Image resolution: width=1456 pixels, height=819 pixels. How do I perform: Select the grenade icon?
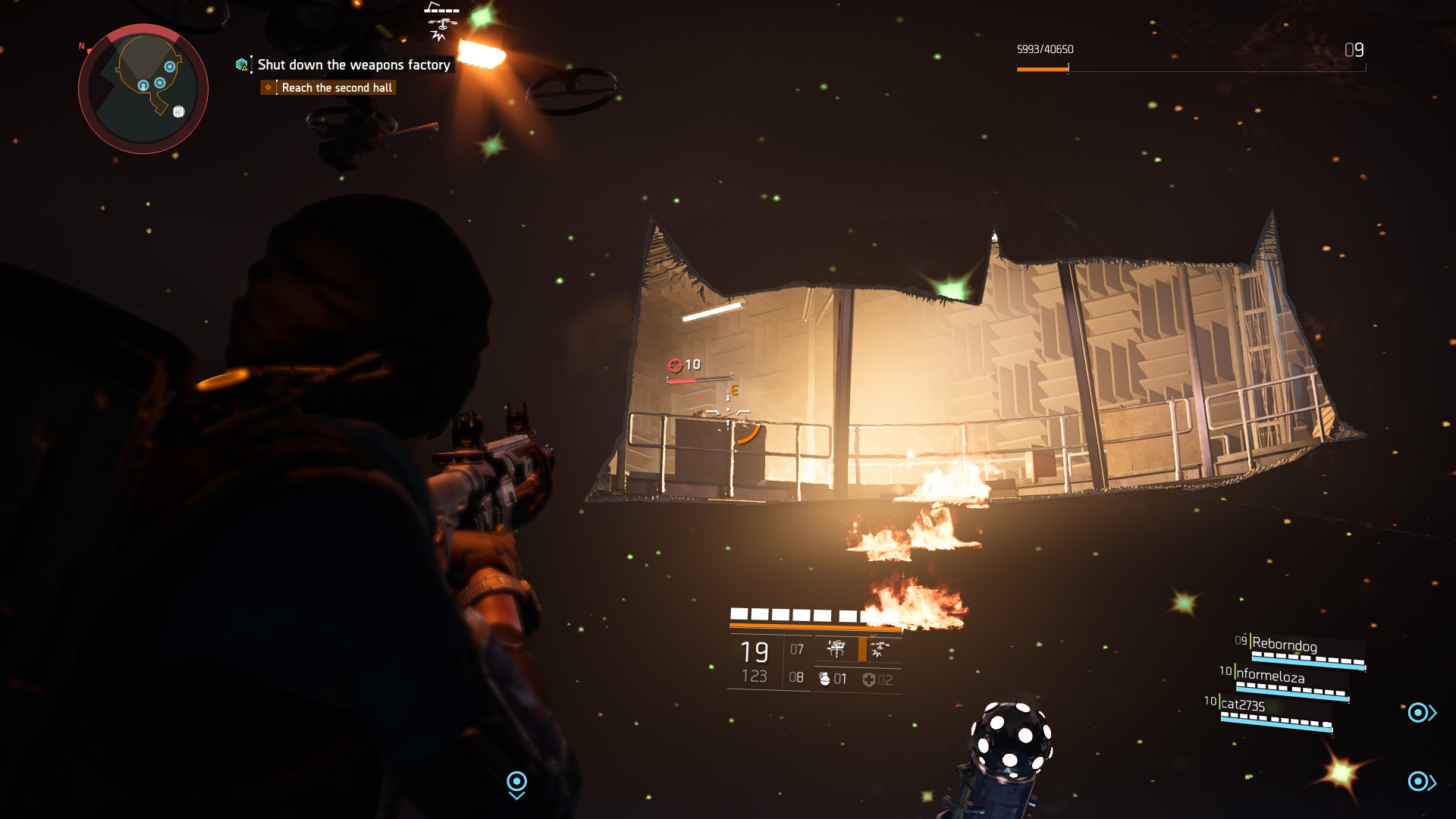pyautogui.click(x=824, y=679)
